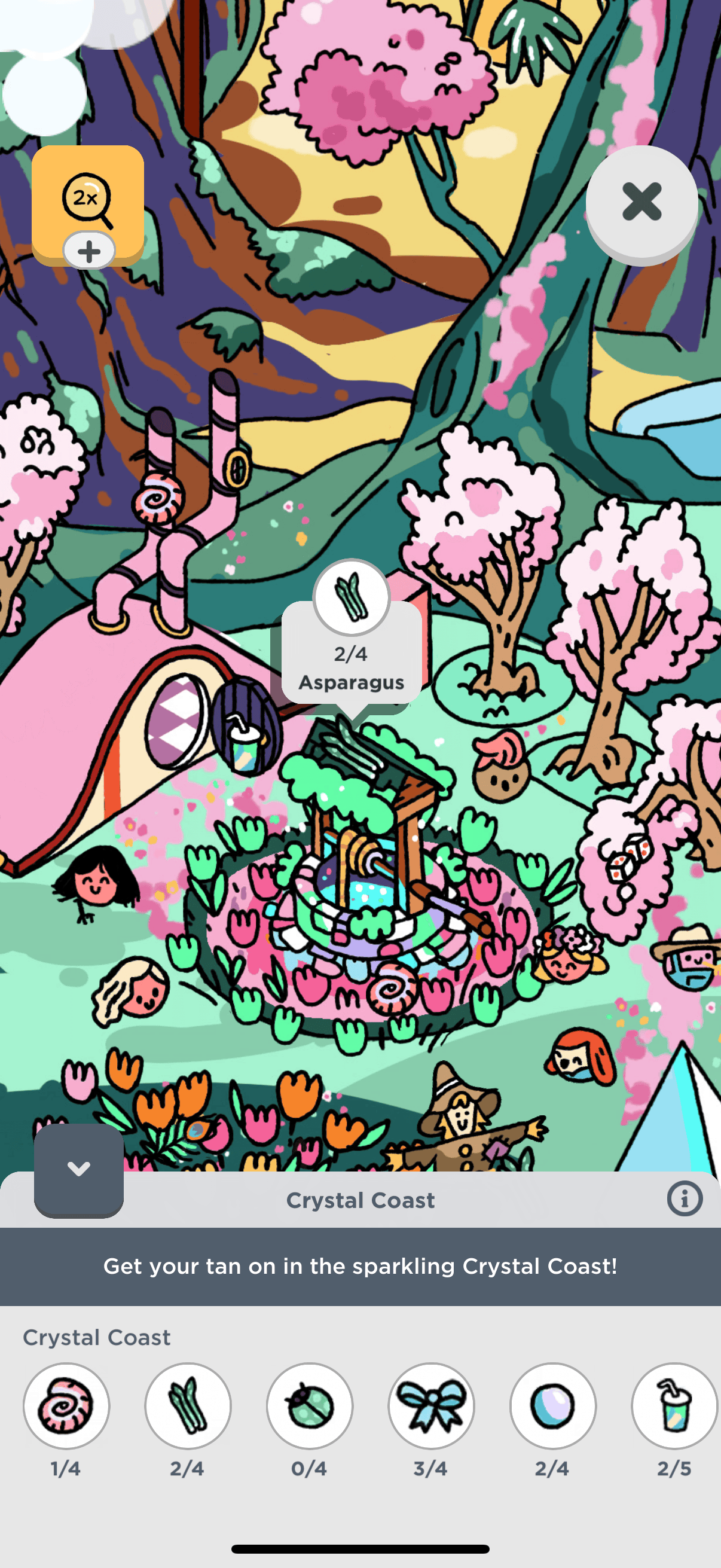
Task: Collapse the panel with the down chevron
Action: tap(78, 1169)
